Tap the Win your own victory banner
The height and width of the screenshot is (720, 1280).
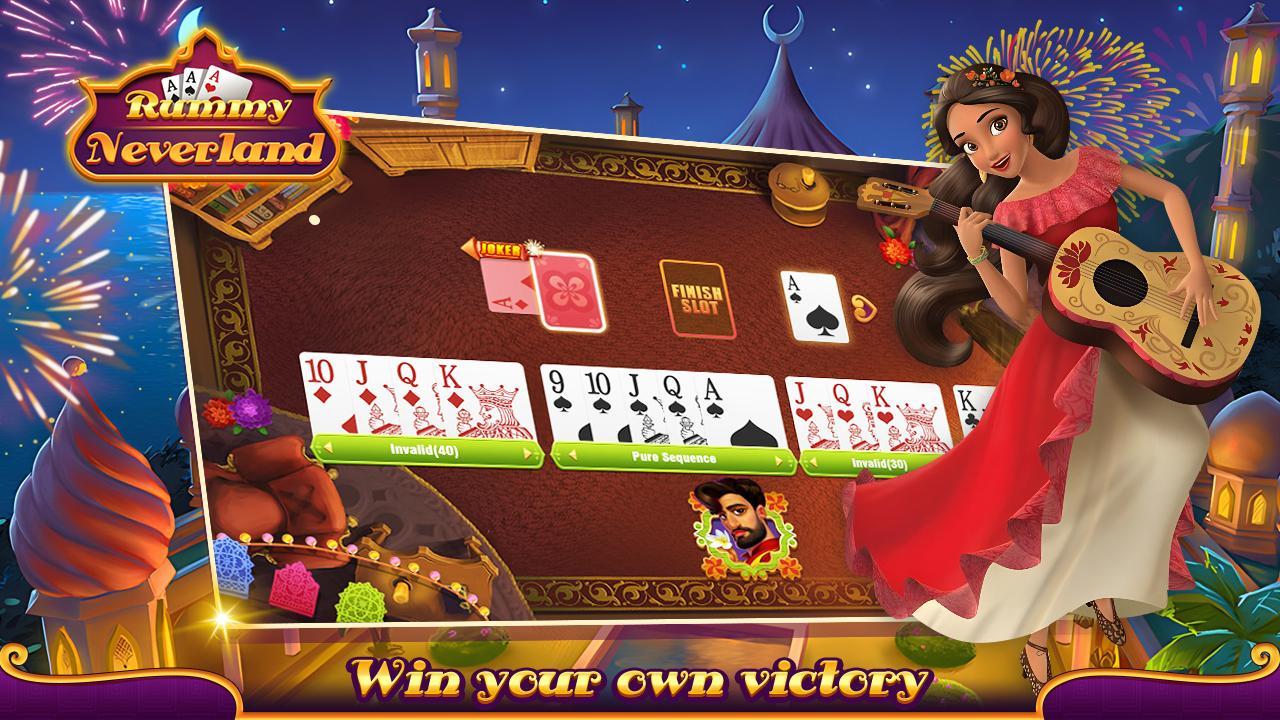pyautogui.click(x=640, y=684)
